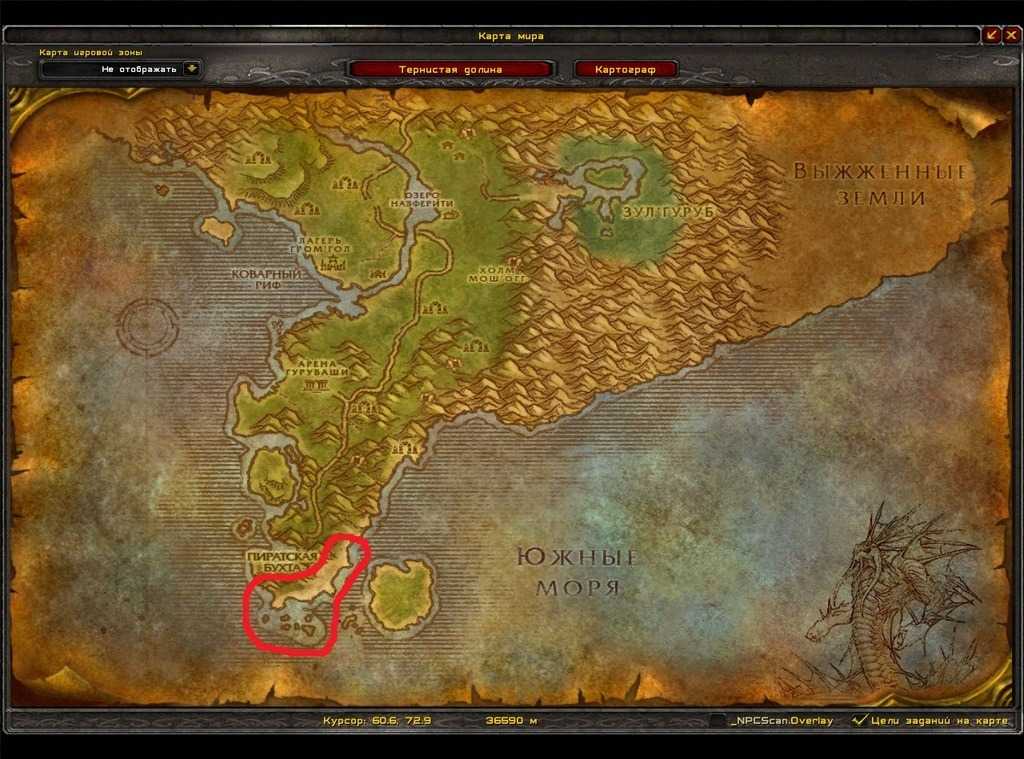Open the "Не отображать" game zone map dropdown
Viewport: 1024px width, 759px height.
191,69
